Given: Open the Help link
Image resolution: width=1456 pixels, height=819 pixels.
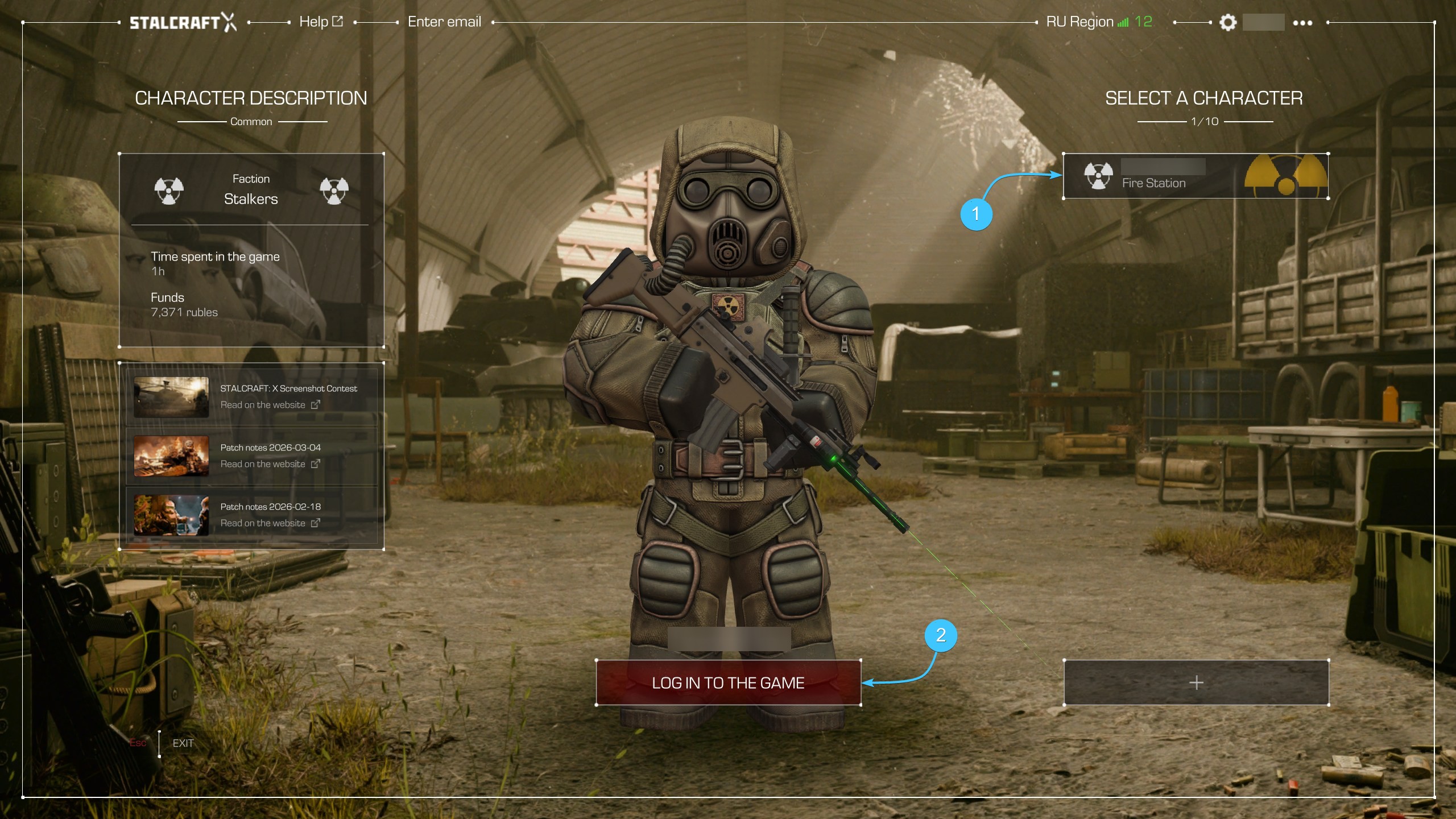Looking at the screenshot, I should tap(321, 22).
